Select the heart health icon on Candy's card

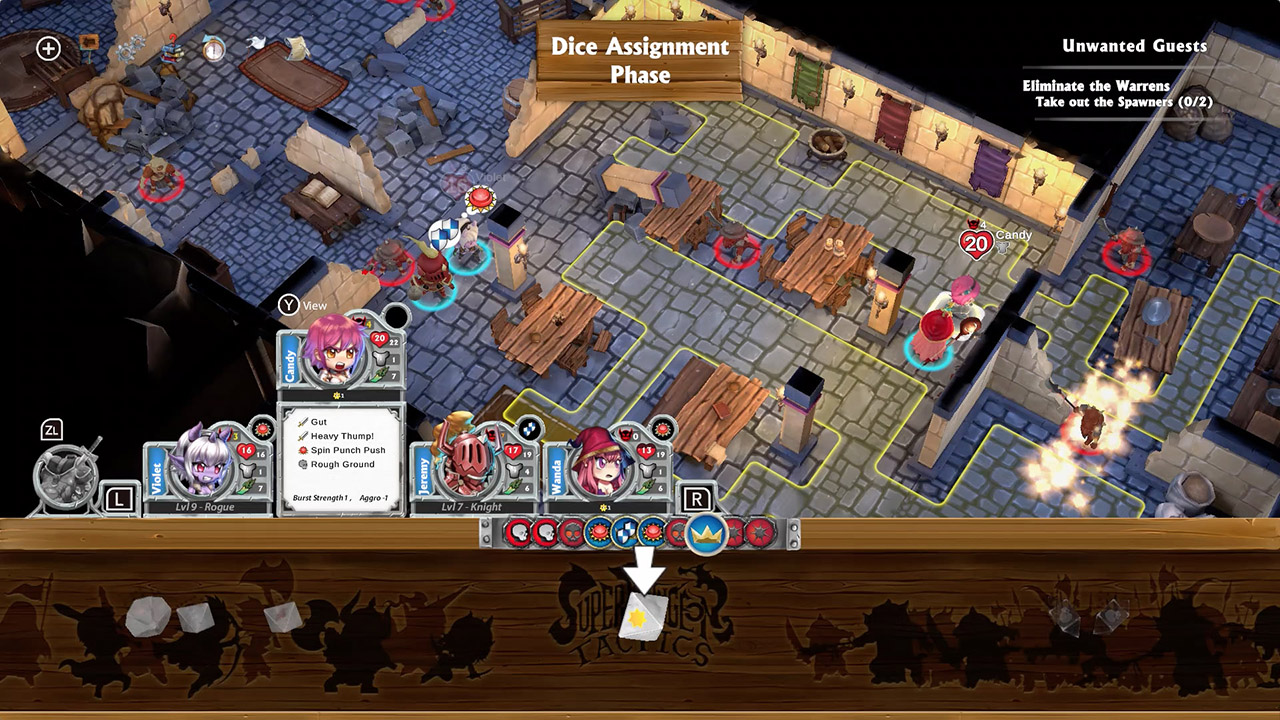377,339
